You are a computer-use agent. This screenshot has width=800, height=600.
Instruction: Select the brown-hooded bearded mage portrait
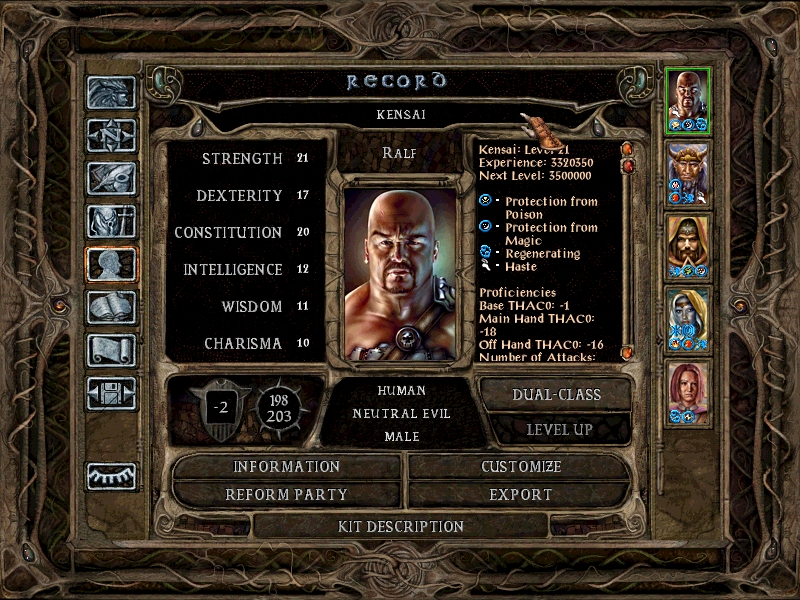[x=688, y=244]
